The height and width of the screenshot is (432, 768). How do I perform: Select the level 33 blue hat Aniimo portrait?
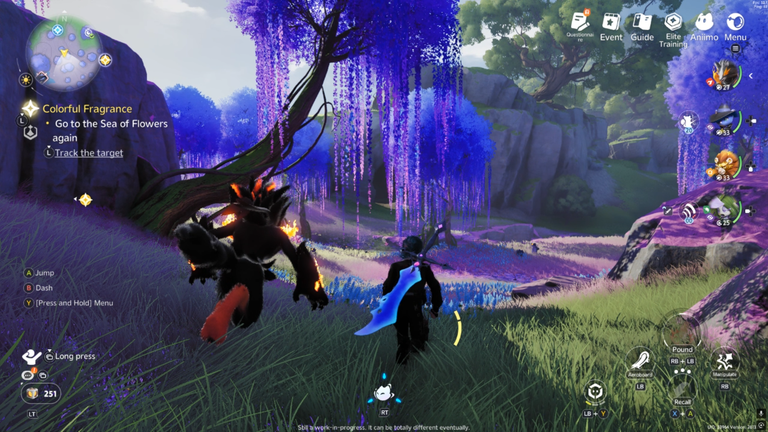click(x=726, y=120)
